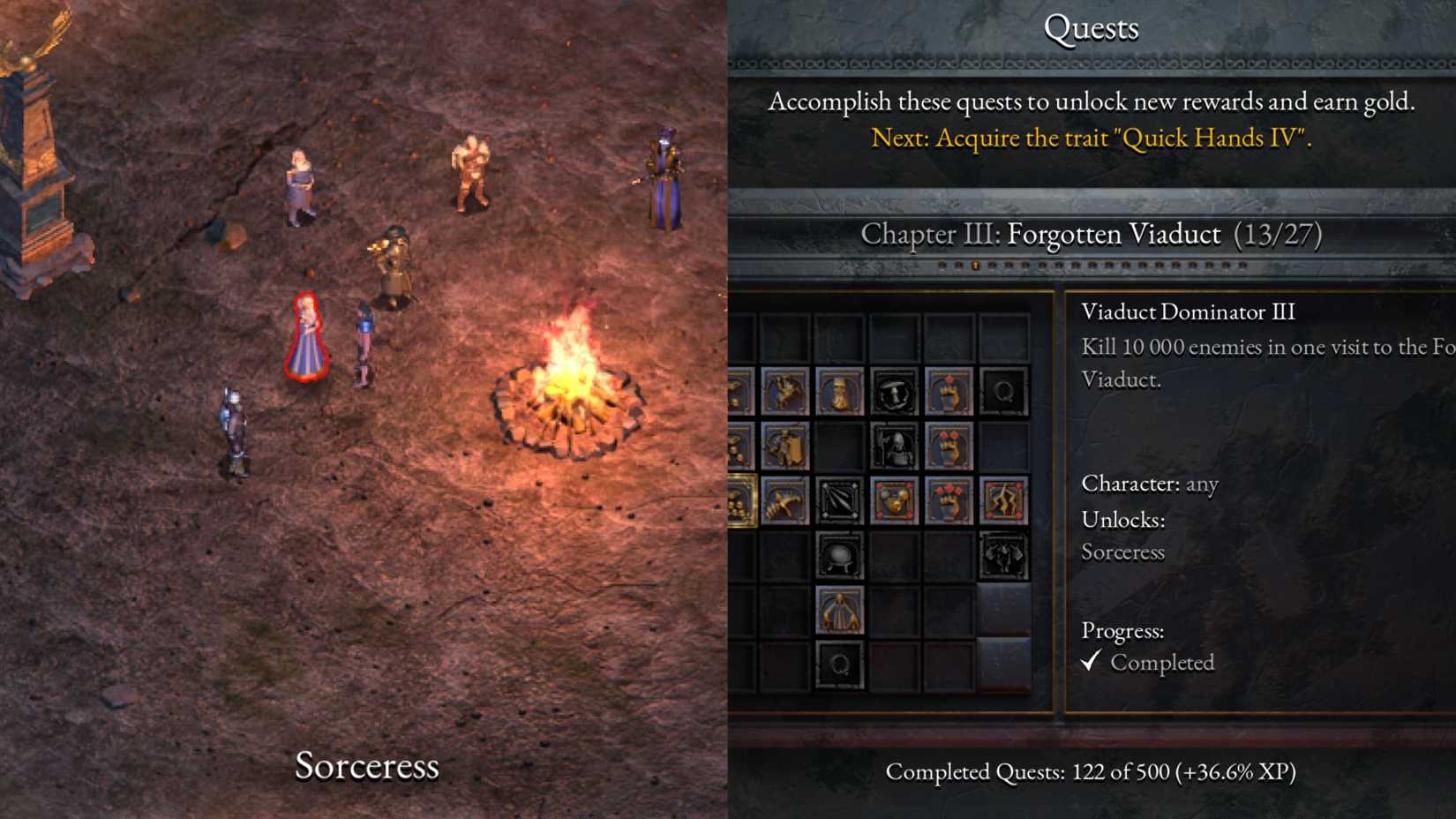Click the robed Sorceress unlock icon
The height and width of the screenshot is (819, 1456).
pos(839,611)
